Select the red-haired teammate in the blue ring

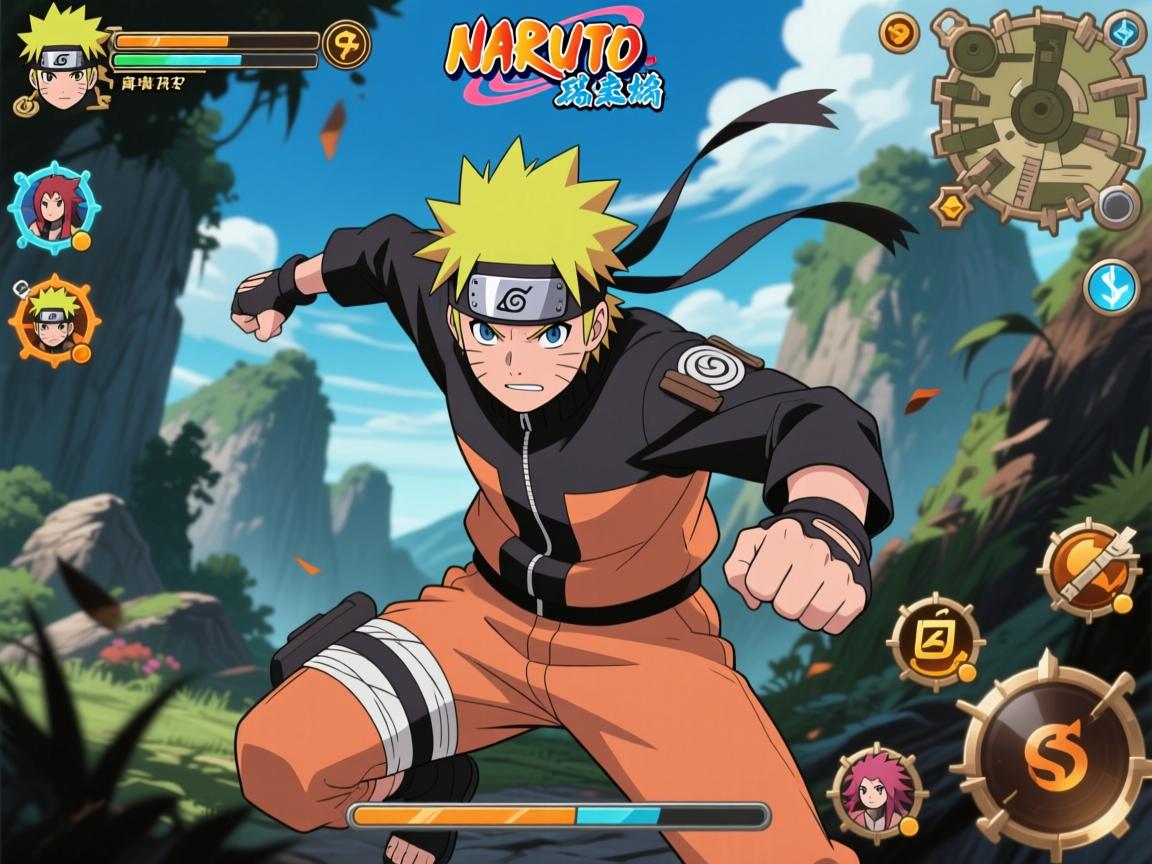(54, 208)
